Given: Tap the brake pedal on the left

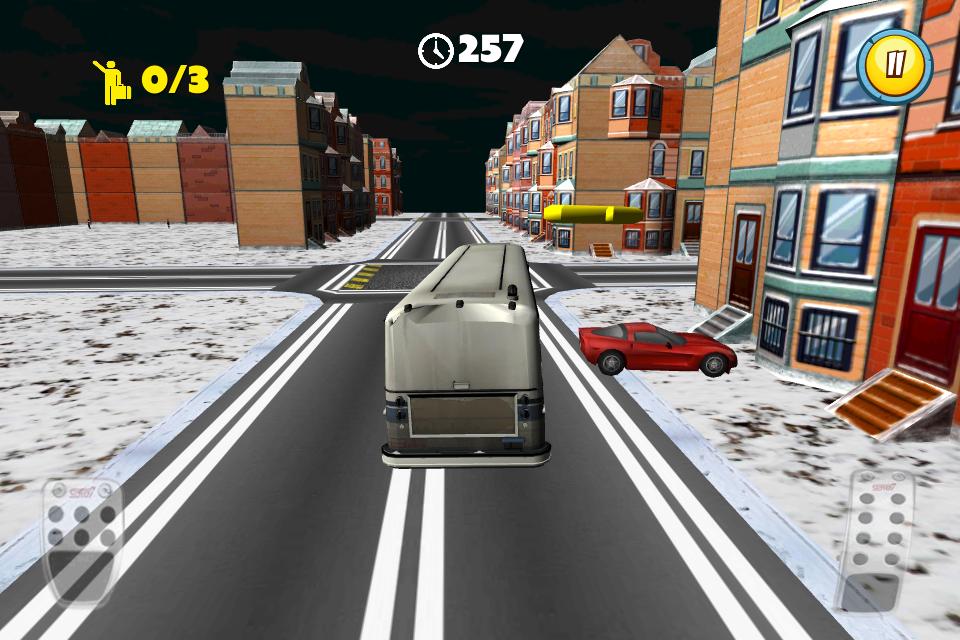Looking at the screenshot, I should [x=82, y=539].
